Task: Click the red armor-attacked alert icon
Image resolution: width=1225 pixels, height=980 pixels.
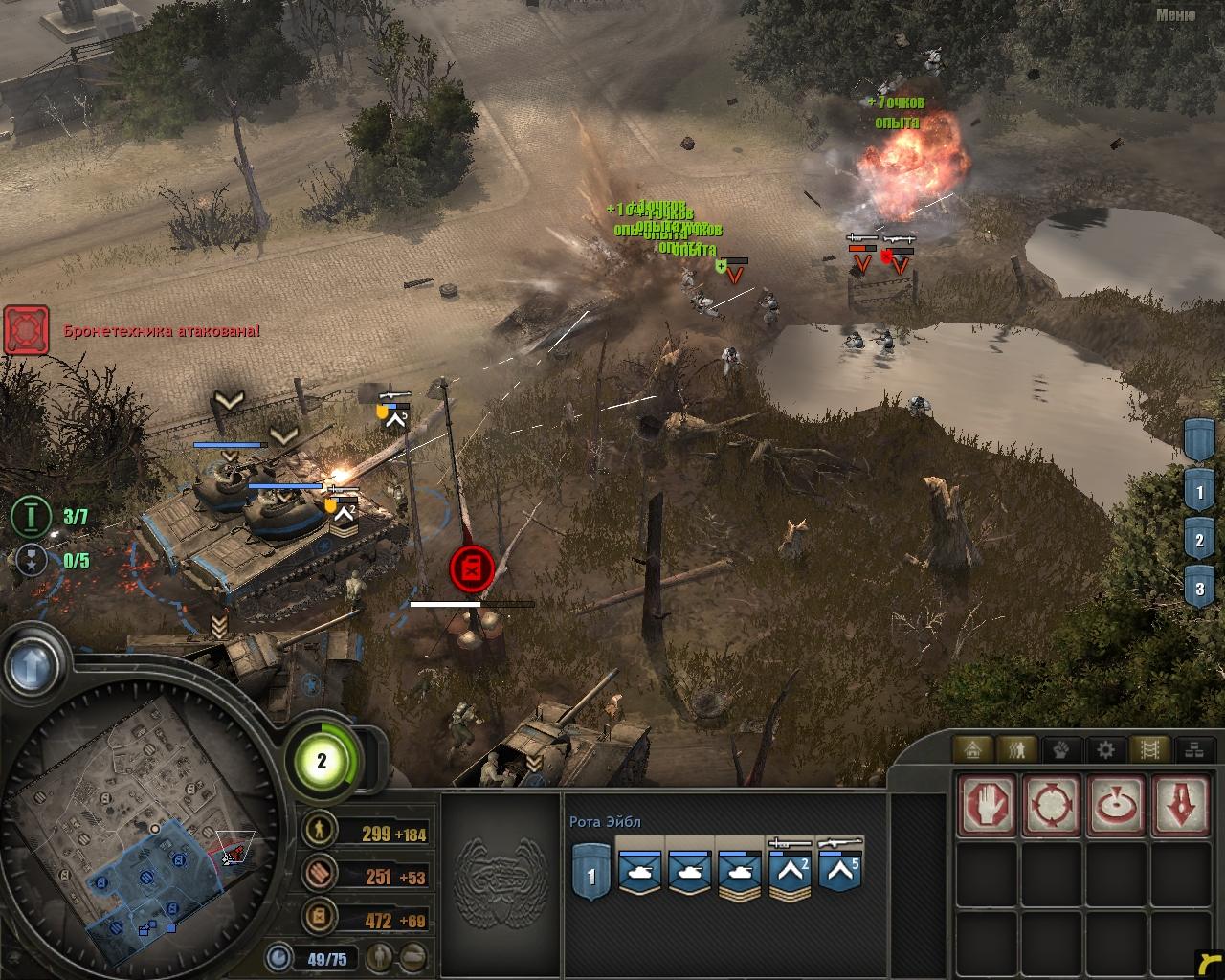Action: click(x=27, y=330)
